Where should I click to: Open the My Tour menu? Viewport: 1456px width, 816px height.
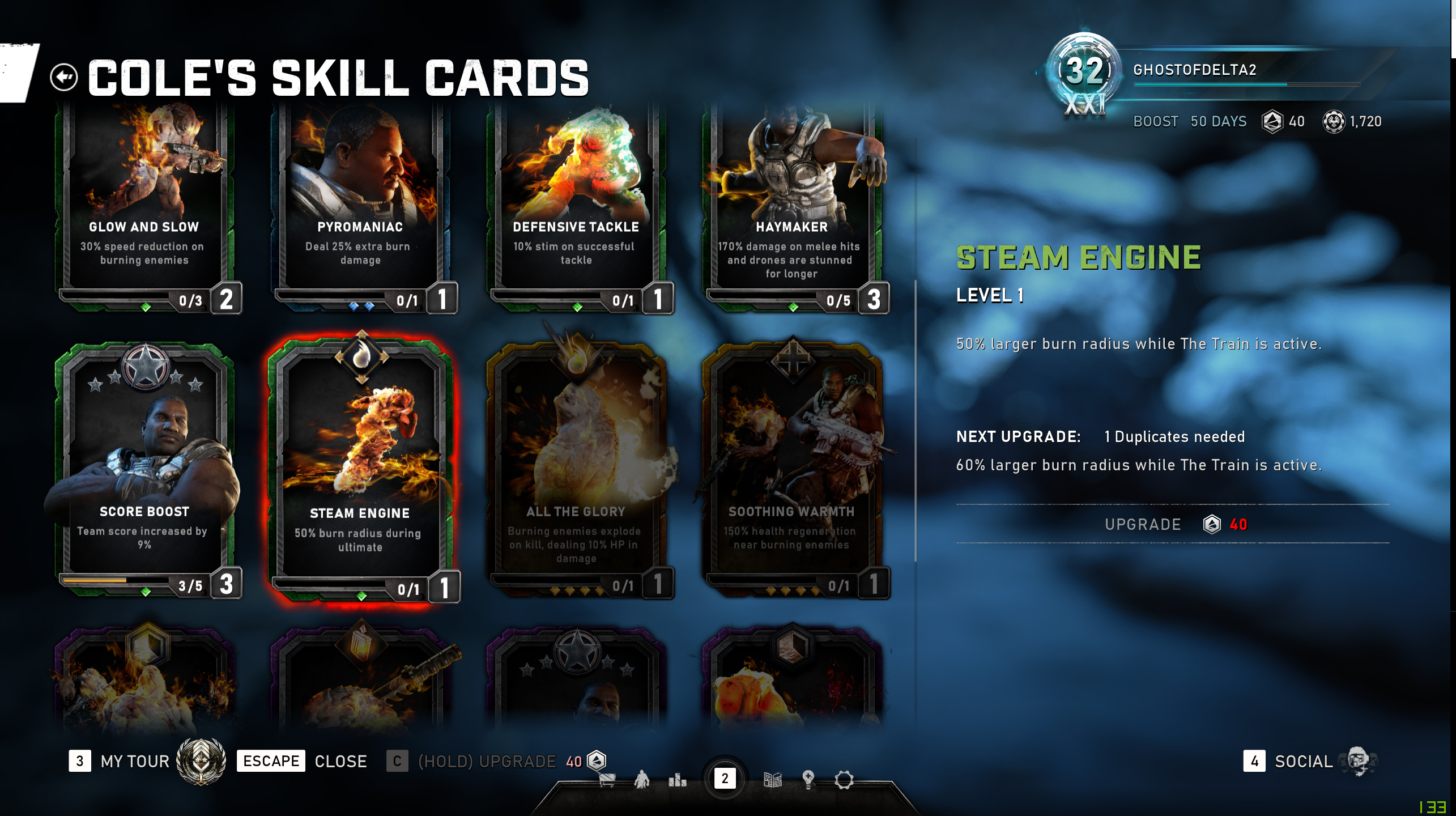click(x=135, y=761)
